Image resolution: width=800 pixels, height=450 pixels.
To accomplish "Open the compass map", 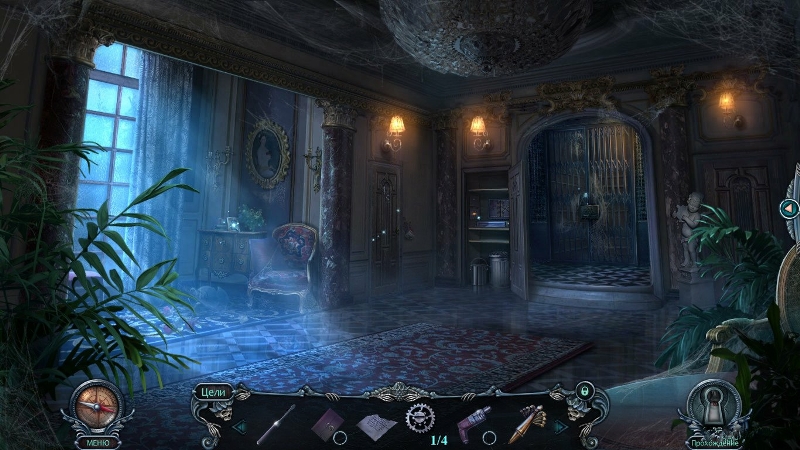I will pos(98,404).
